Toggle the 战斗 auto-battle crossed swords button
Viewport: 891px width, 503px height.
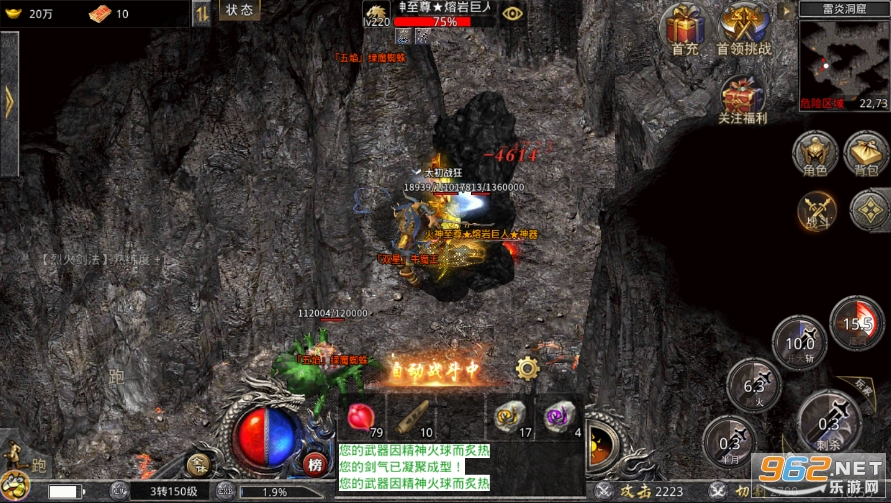click(818, 211)
